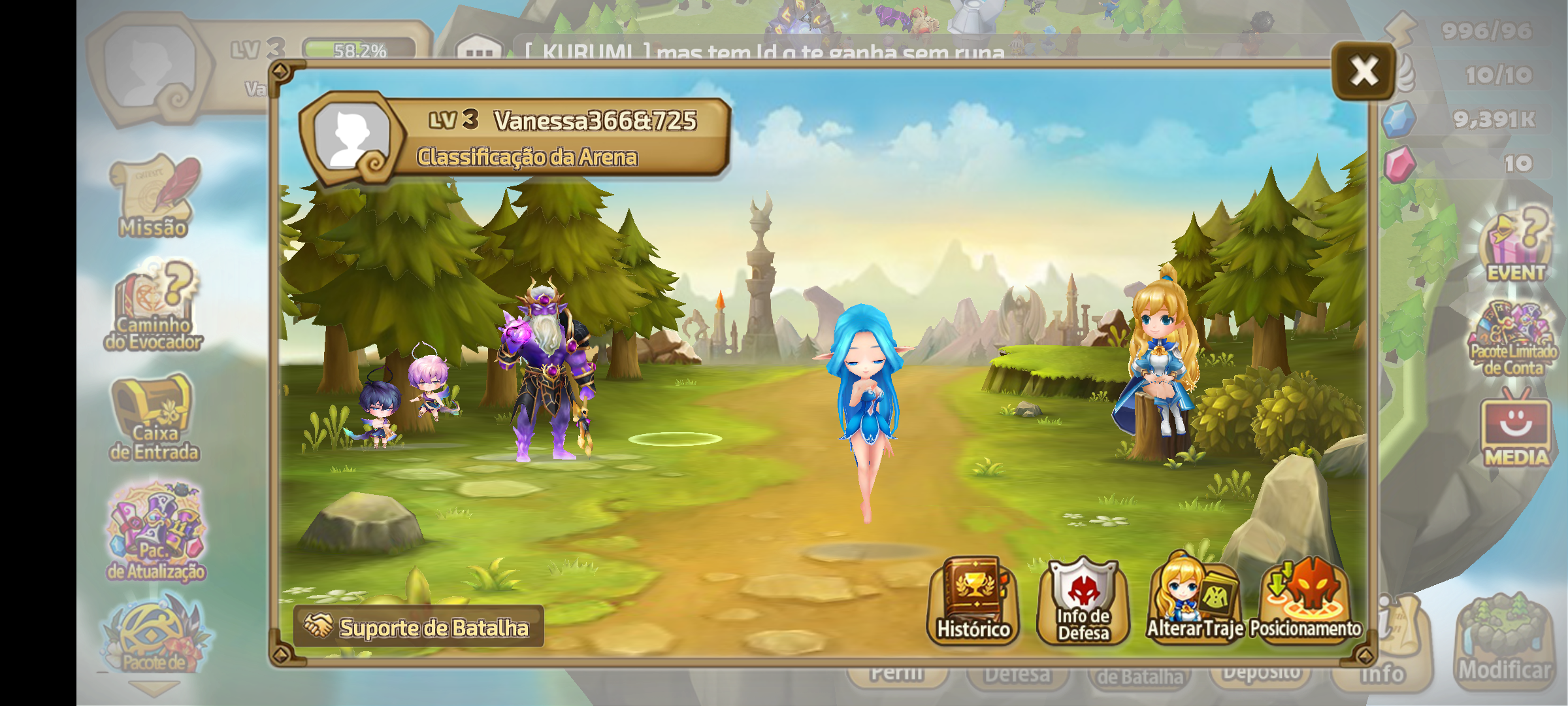The image size is (1568, 706).
Task: Open Info de Defesa
Action: (1083, 601)
